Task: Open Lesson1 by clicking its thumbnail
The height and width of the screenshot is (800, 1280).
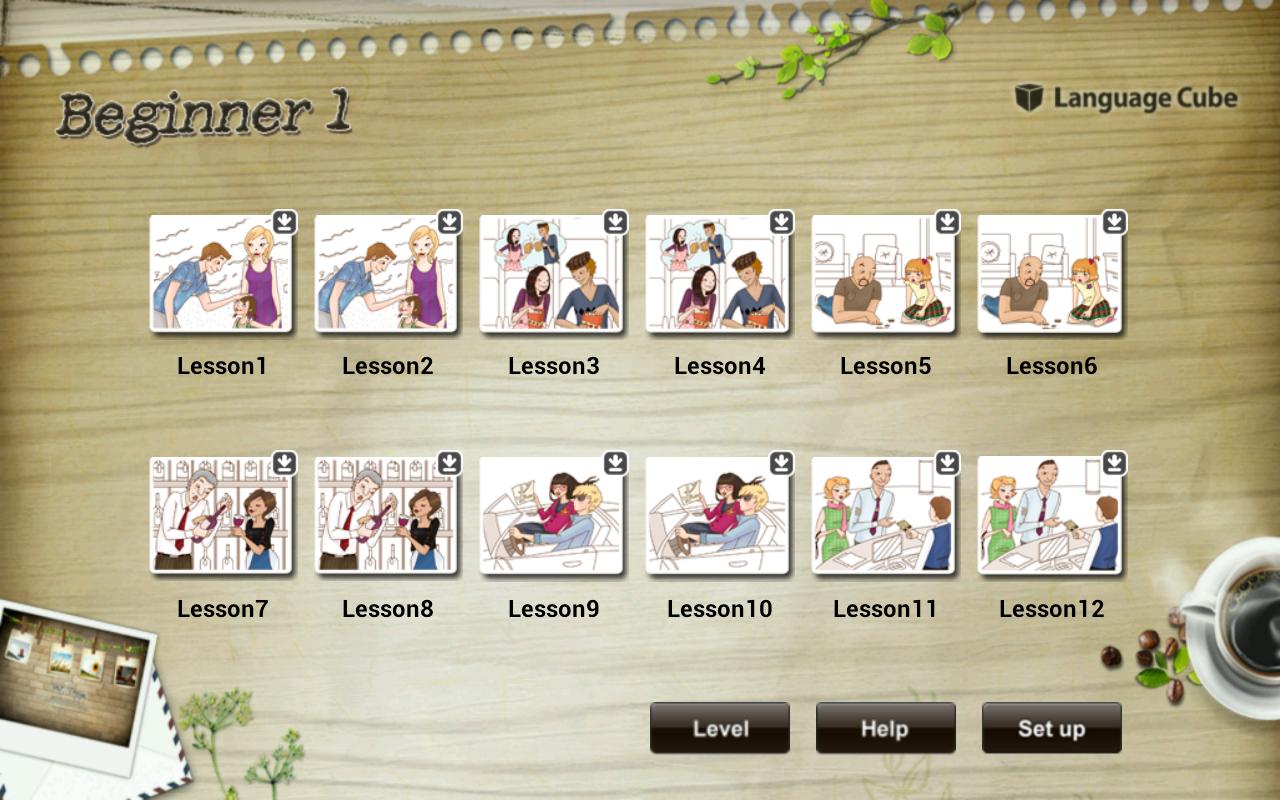Action: (222, 275)
